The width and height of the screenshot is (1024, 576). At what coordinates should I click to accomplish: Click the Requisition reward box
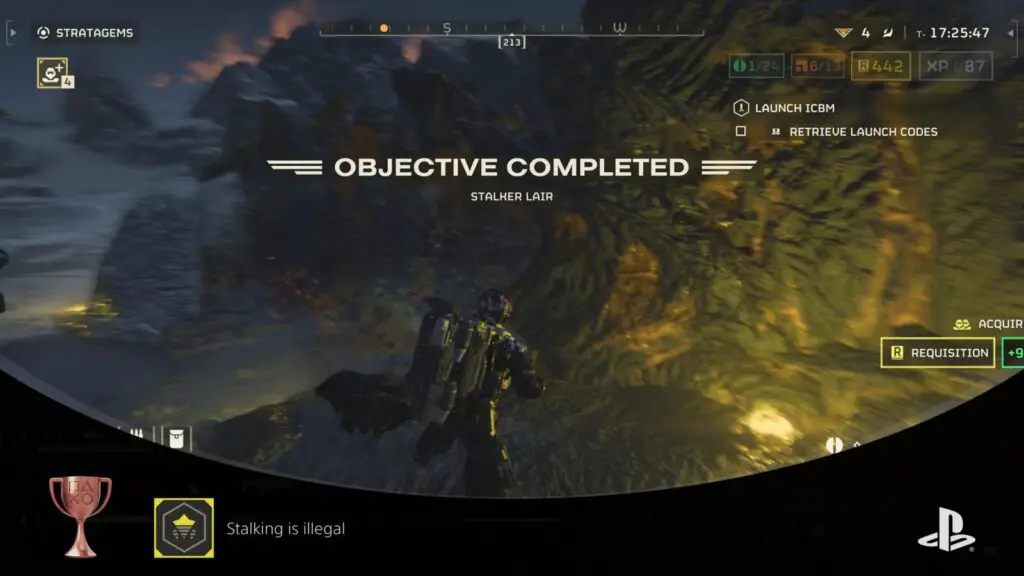tap(938, 353)
